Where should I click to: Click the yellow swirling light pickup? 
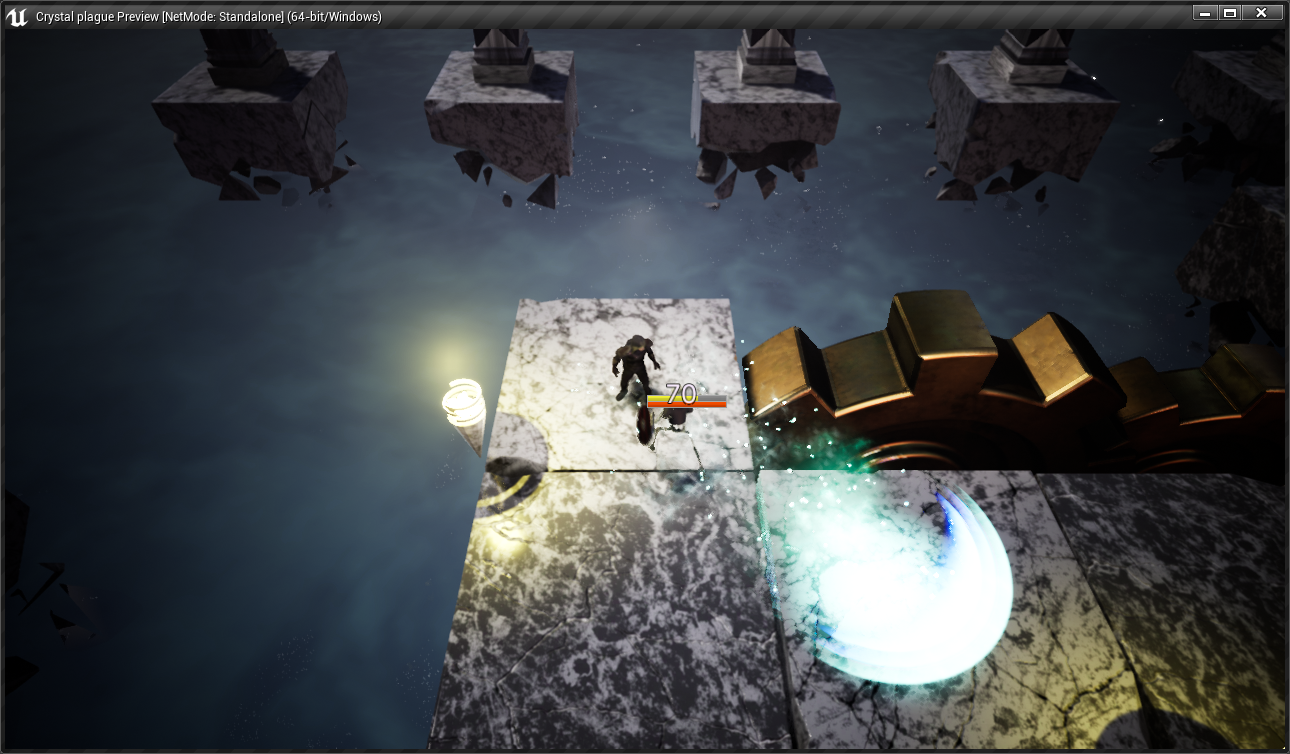[x=463, y=402]
